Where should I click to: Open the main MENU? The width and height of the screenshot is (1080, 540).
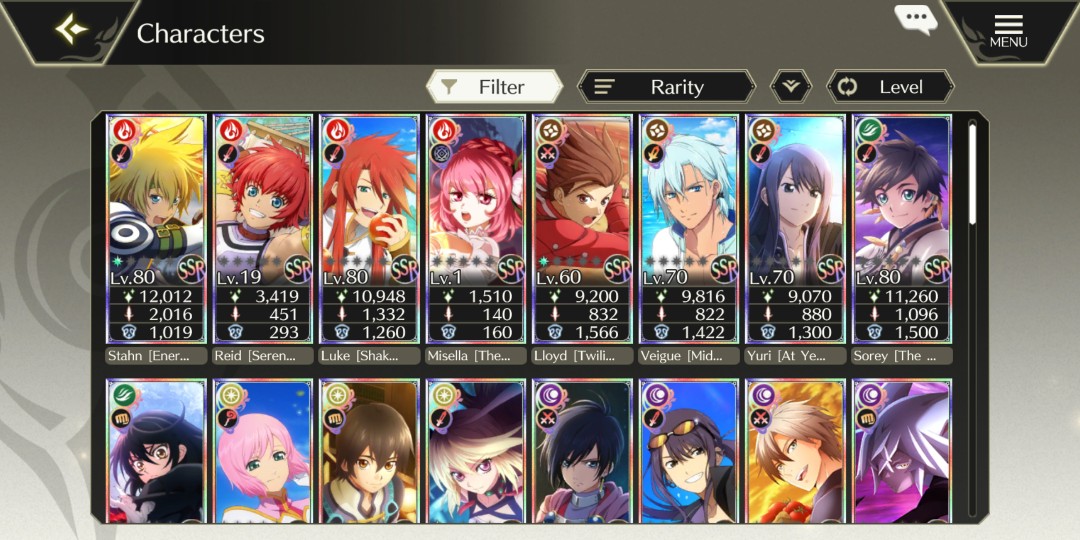[x=1008, y=31]
